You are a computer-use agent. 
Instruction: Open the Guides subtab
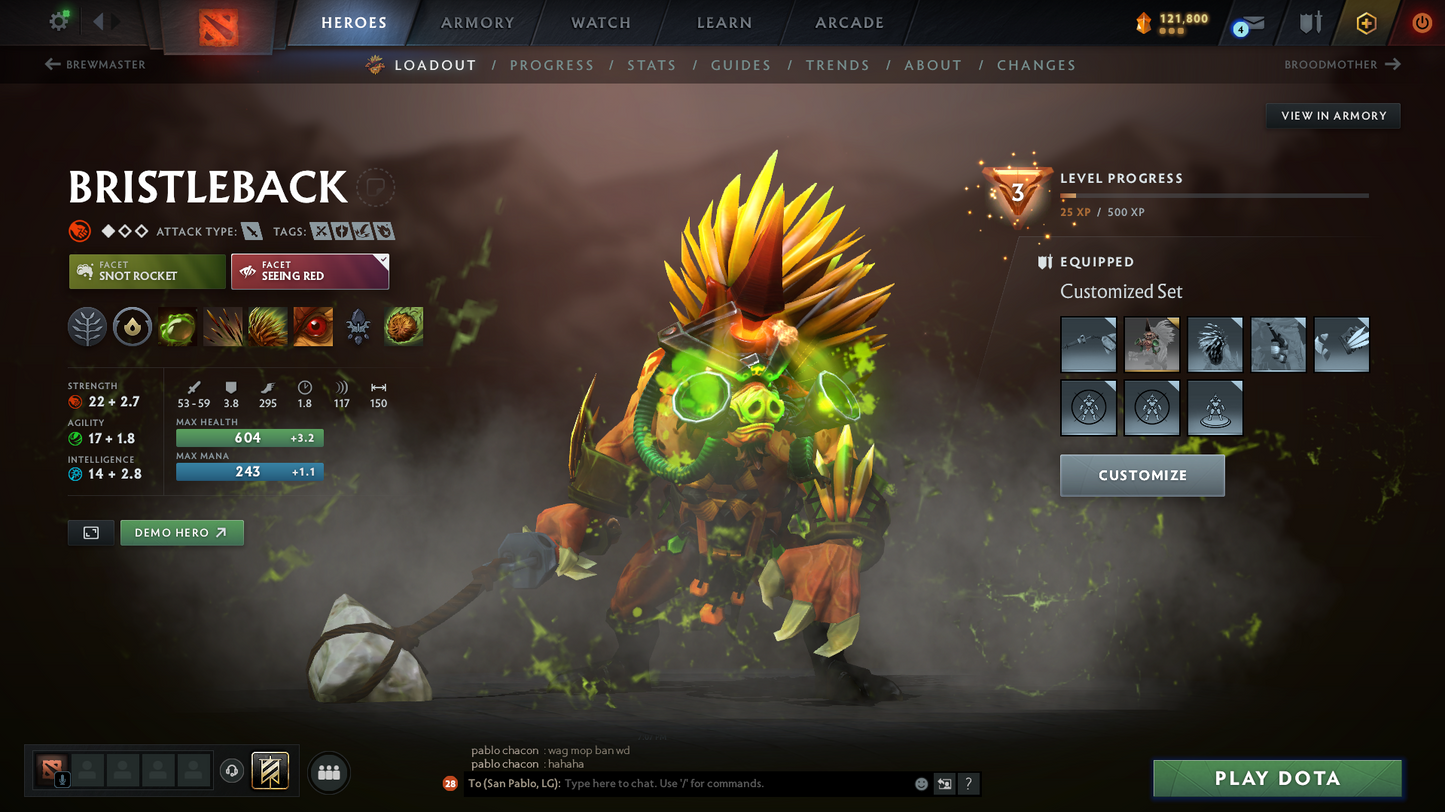pos(740,65)
